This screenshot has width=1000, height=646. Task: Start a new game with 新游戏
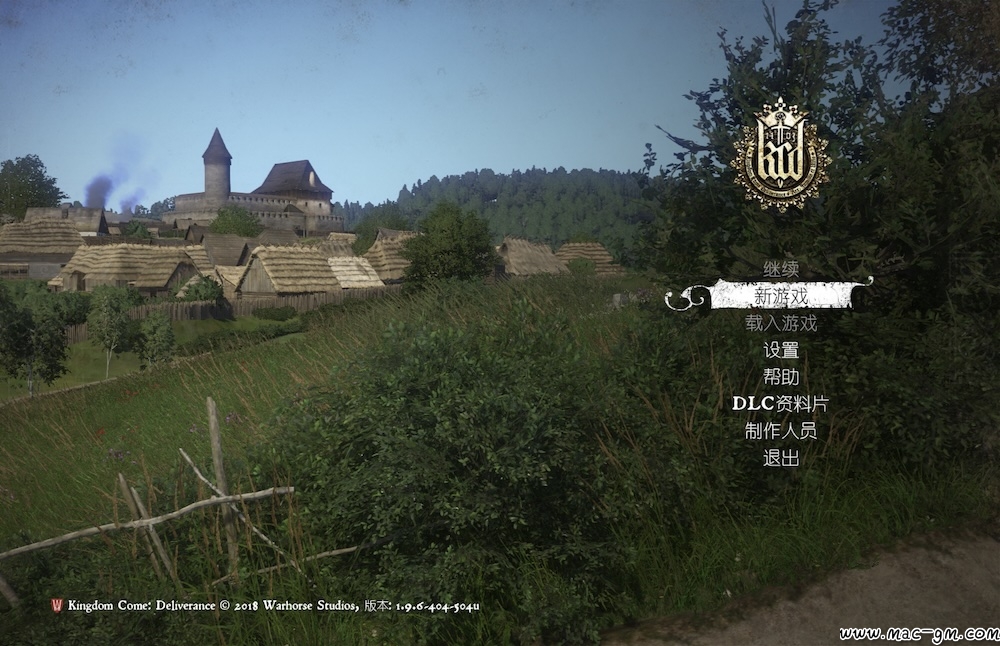[781, 296]
